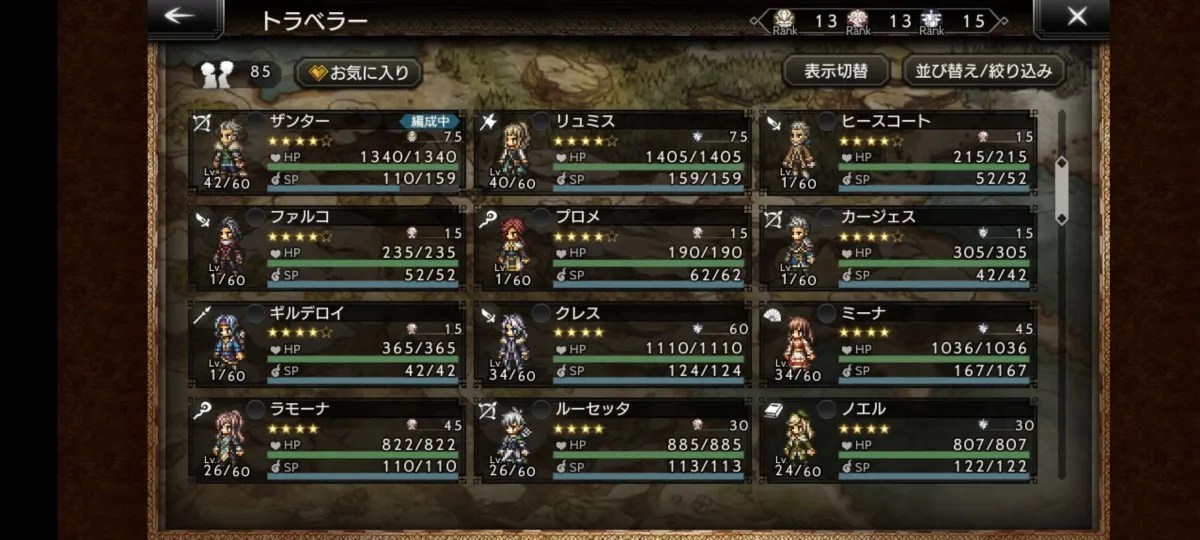Select traveler カージェス card
Viewport: 1200px width, 540px height.
point(900,248)
